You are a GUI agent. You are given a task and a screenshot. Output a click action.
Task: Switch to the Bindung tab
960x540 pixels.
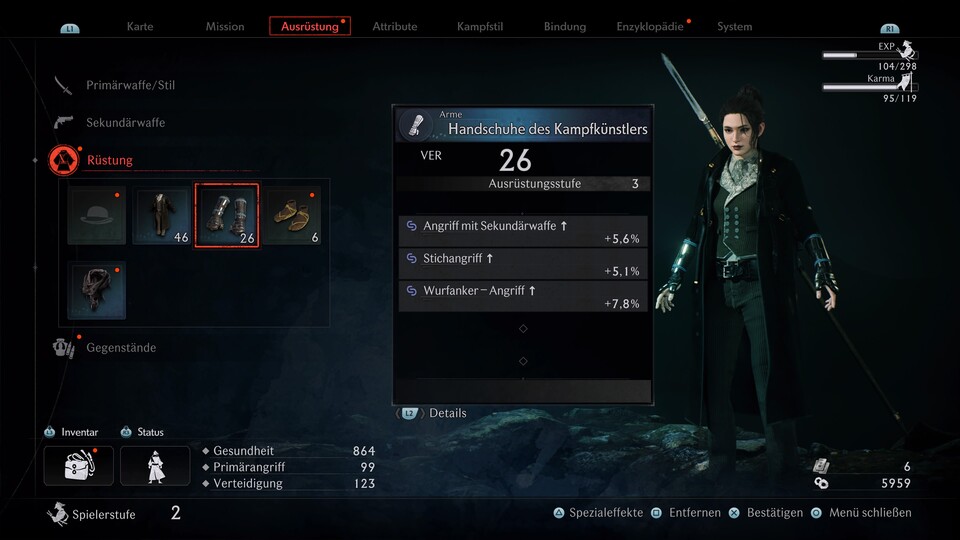[565, 26]
